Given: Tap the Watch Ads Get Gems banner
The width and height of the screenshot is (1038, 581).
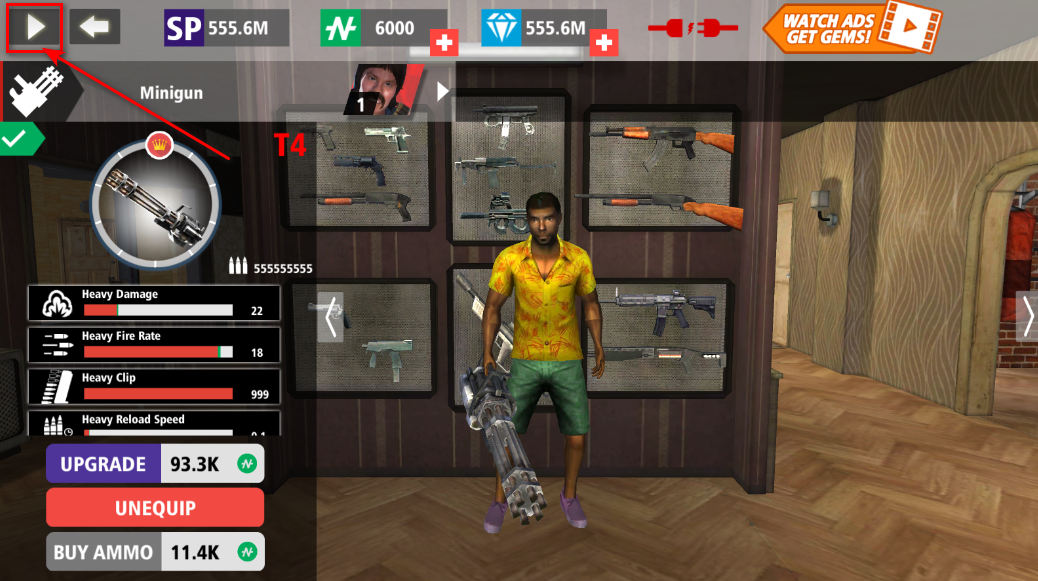Looking at the screenshot, I should 855,27.
